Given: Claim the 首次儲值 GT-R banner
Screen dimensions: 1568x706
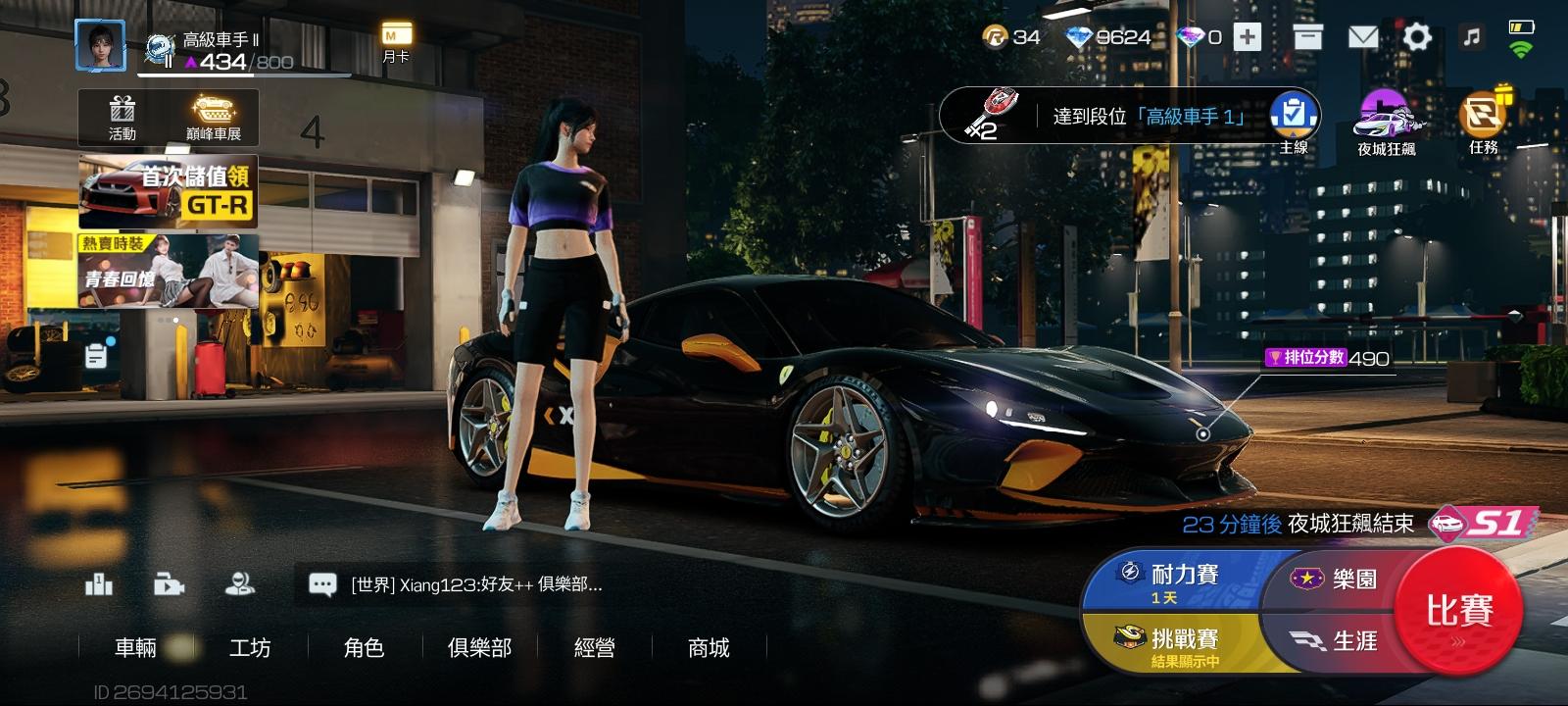Looking at the screenshot, I should pyautogui.click(x=169, y=191).
